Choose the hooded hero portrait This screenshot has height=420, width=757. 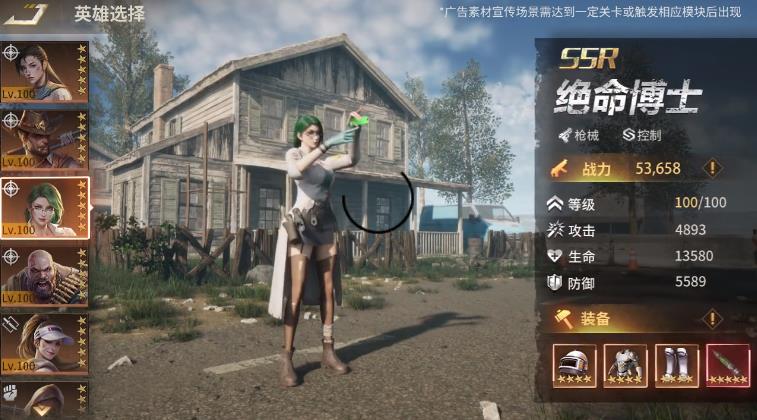47,400
